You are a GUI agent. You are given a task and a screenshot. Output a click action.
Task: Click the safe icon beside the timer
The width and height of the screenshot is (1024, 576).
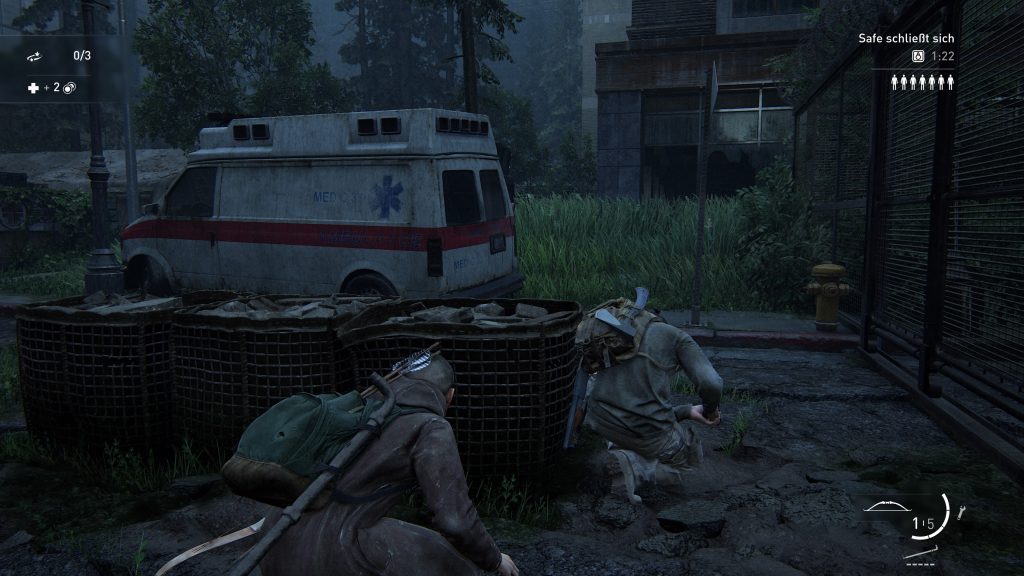pos(918,57)
